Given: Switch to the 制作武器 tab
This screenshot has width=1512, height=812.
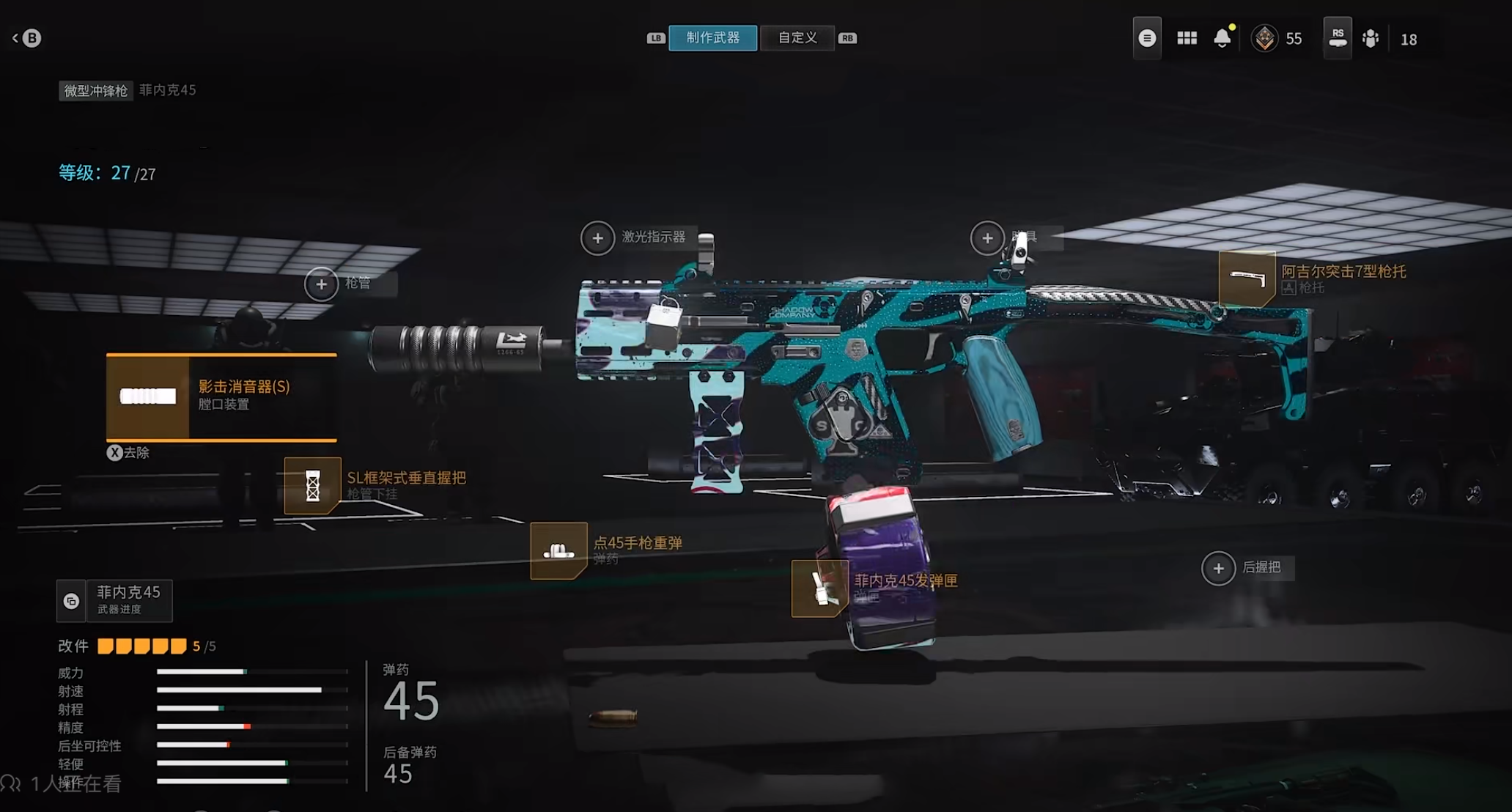Looking at the screenshot, I should pos(712,38).
